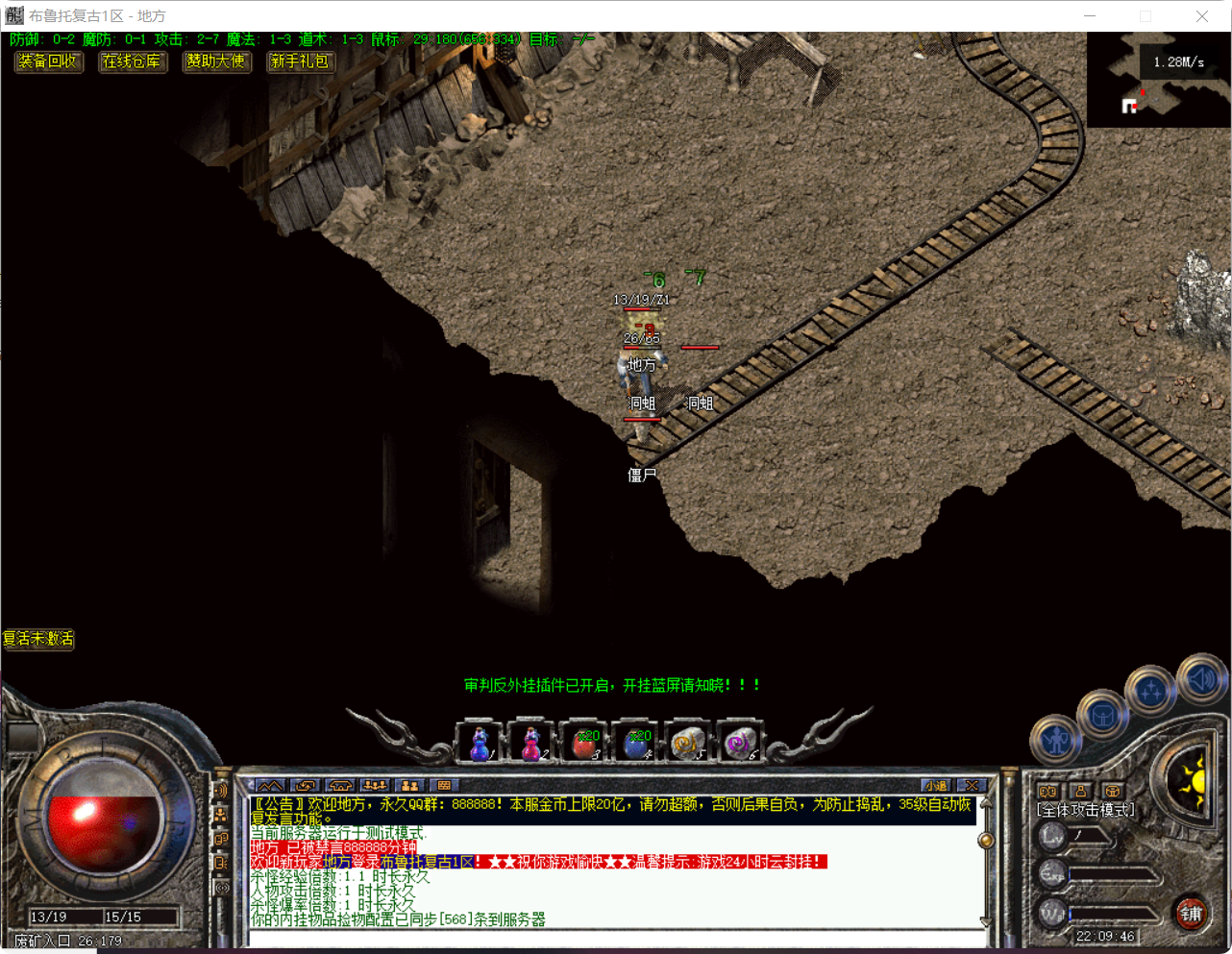The image size is (1232, 954).
Task: Collapse chat using the double up-arrow icon
Action: pyautogui.click(x=269, y=785)
